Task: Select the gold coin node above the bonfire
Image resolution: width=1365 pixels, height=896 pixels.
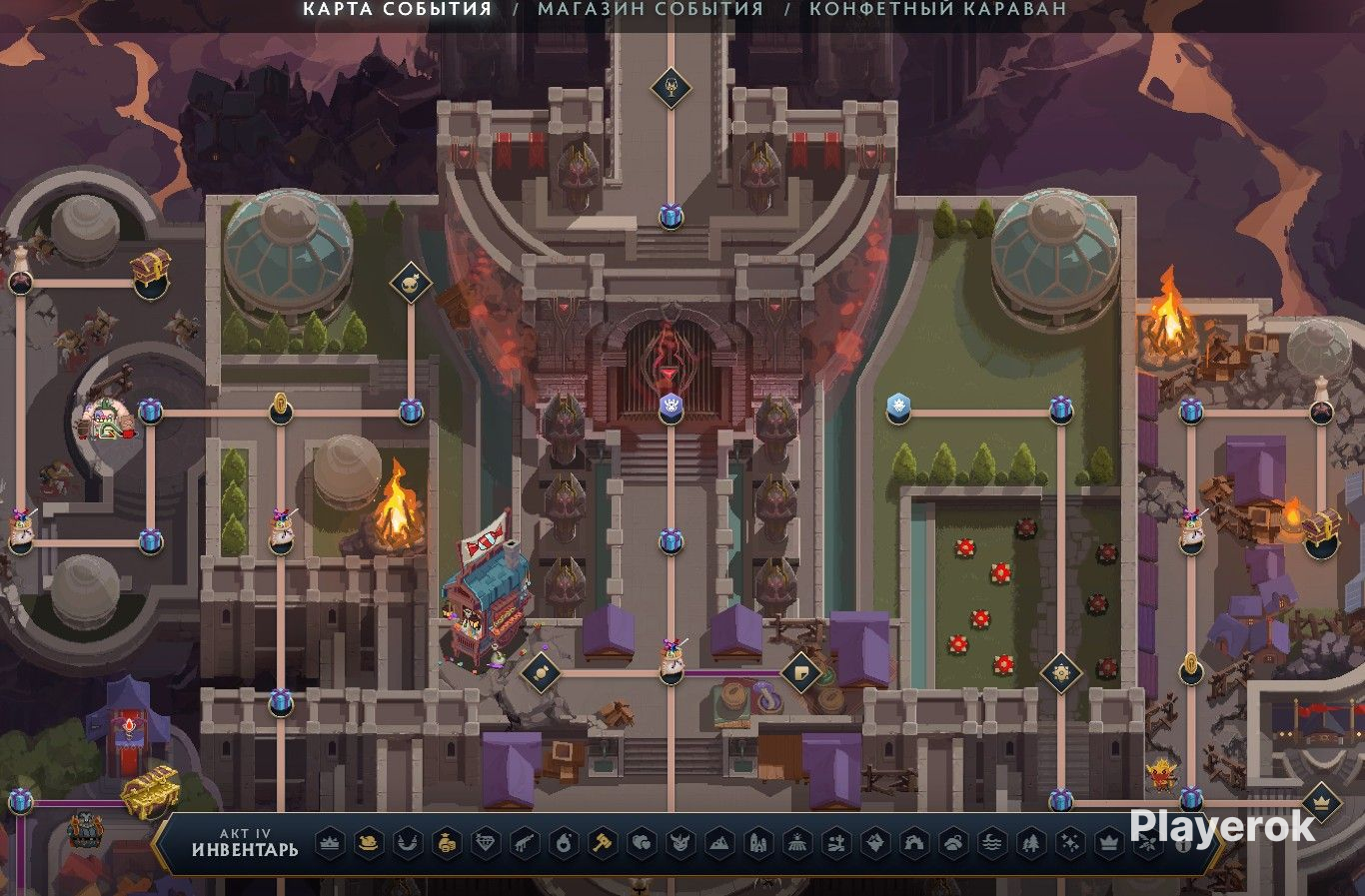Action: tap(281, 408)
